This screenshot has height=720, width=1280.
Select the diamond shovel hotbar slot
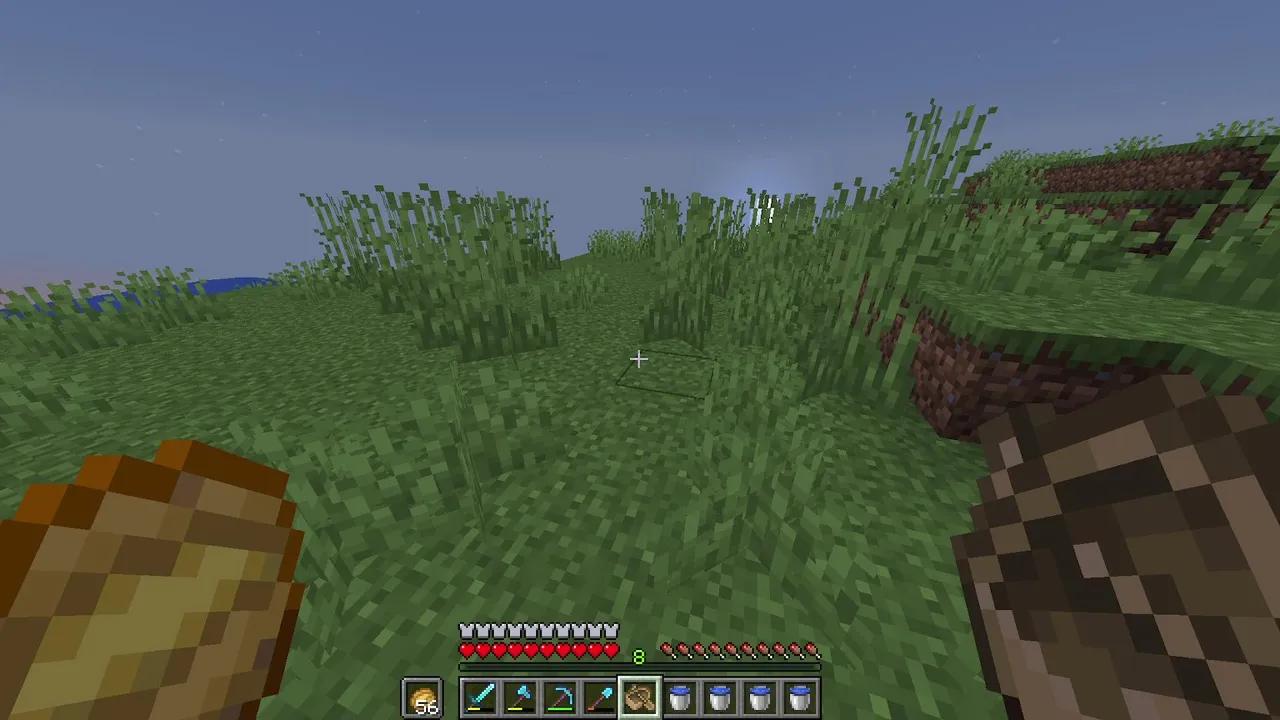599,697
